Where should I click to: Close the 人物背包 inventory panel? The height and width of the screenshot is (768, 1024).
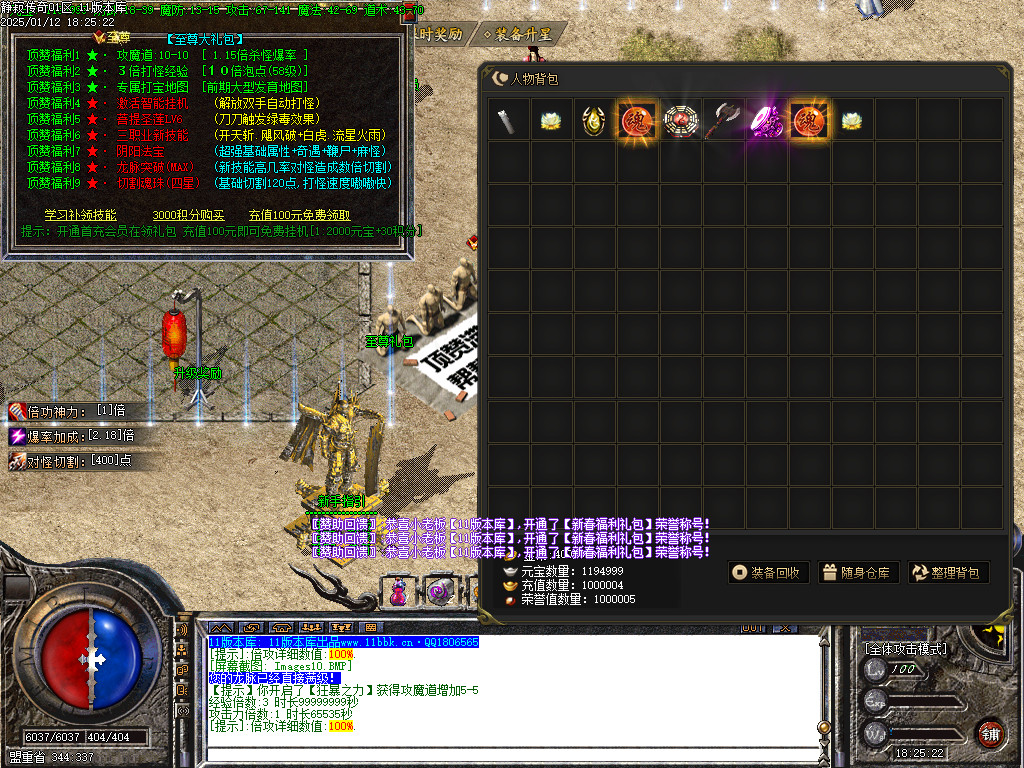500,78
